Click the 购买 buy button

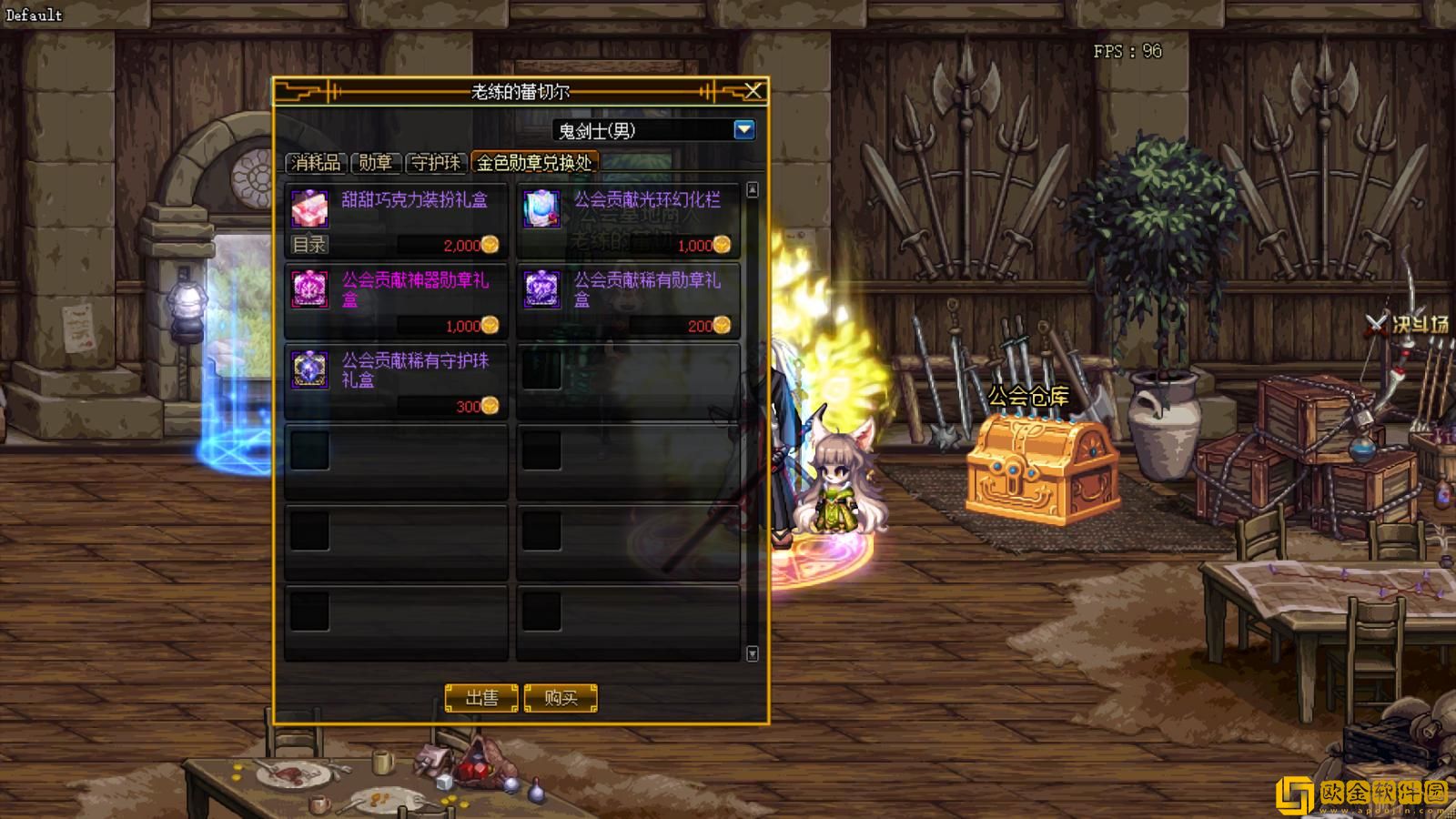[561, 698]
